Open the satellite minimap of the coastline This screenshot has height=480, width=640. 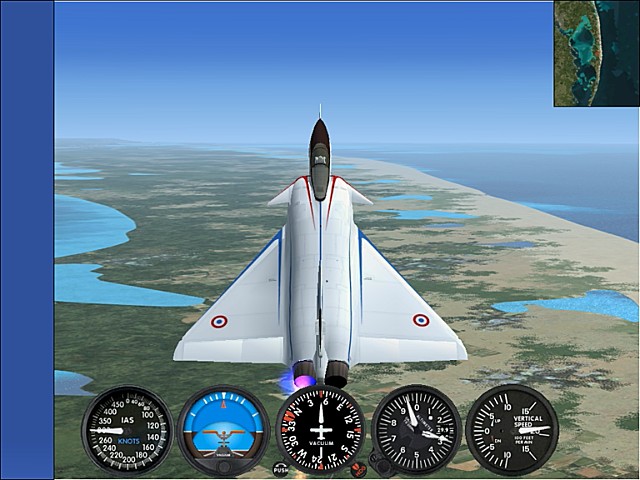click(596, 53)
